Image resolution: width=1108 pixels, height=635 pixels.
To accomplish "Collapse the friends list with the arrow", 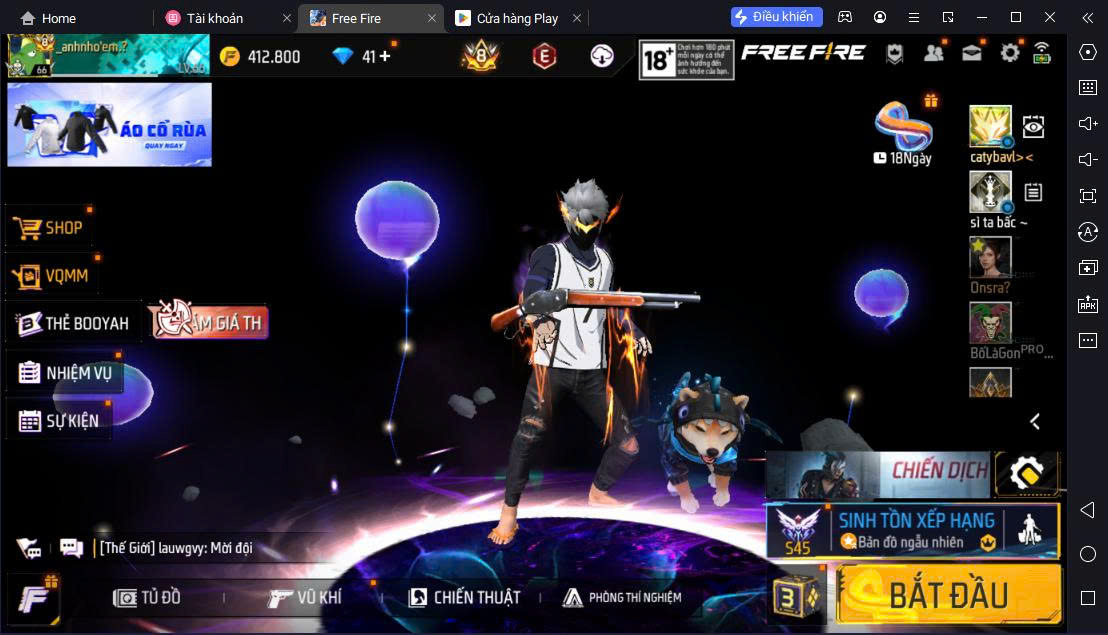I will point(1035,421).
